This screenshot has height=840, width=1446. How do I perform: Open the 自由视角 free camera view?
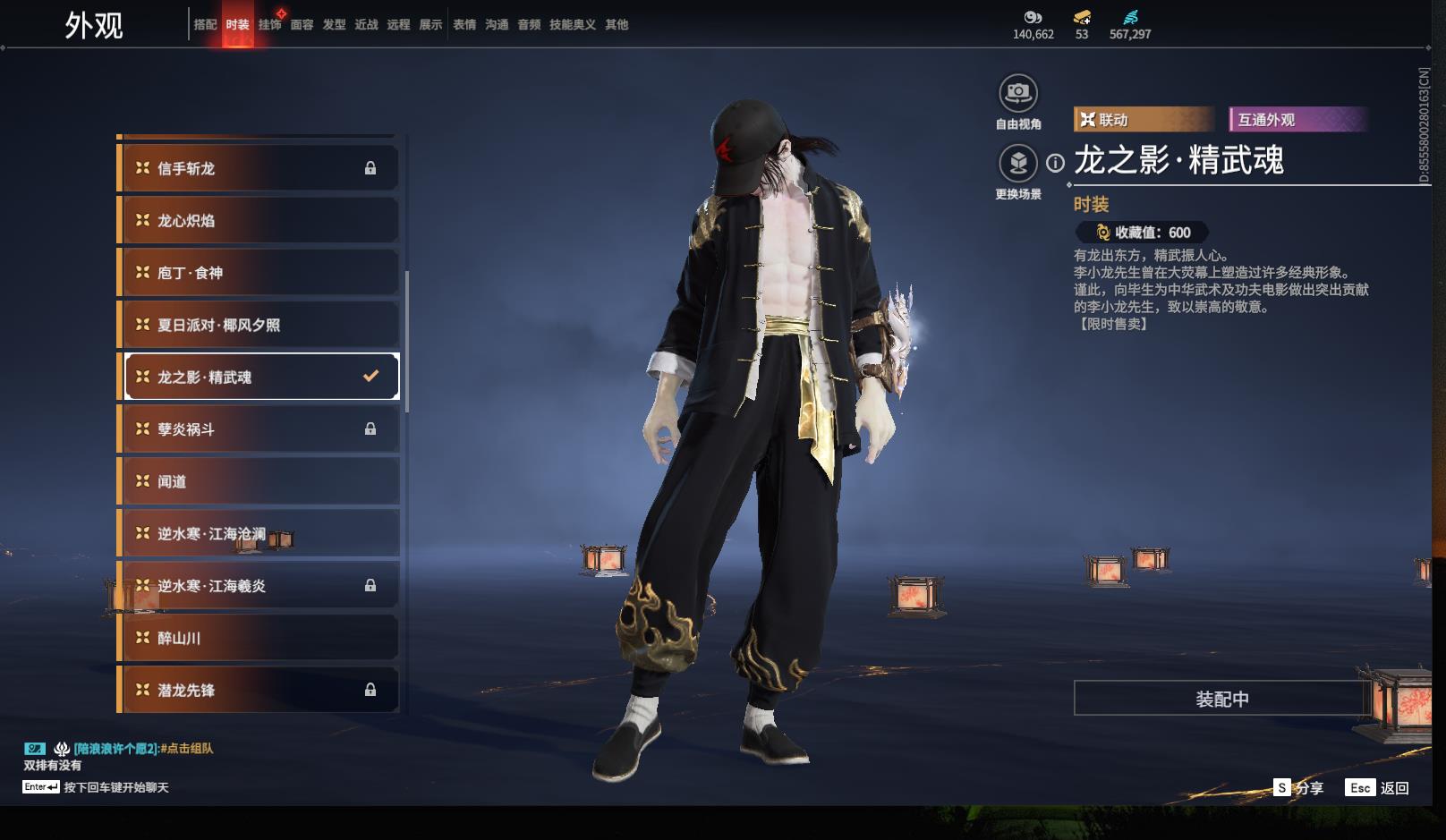coord(1017,93)
